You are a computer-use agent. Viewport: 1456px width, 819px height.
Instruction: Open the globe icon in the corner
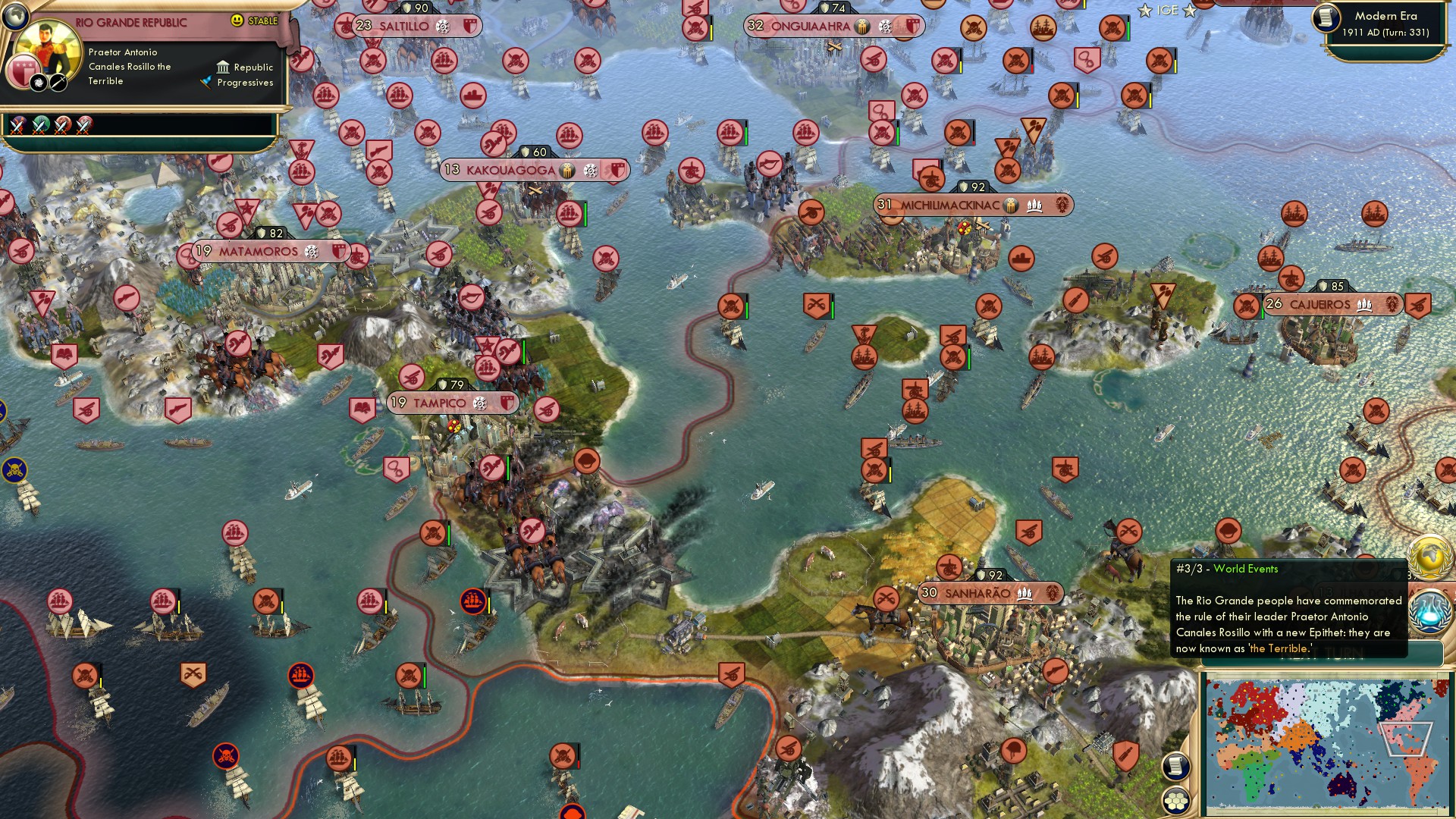tap(14, 14)
